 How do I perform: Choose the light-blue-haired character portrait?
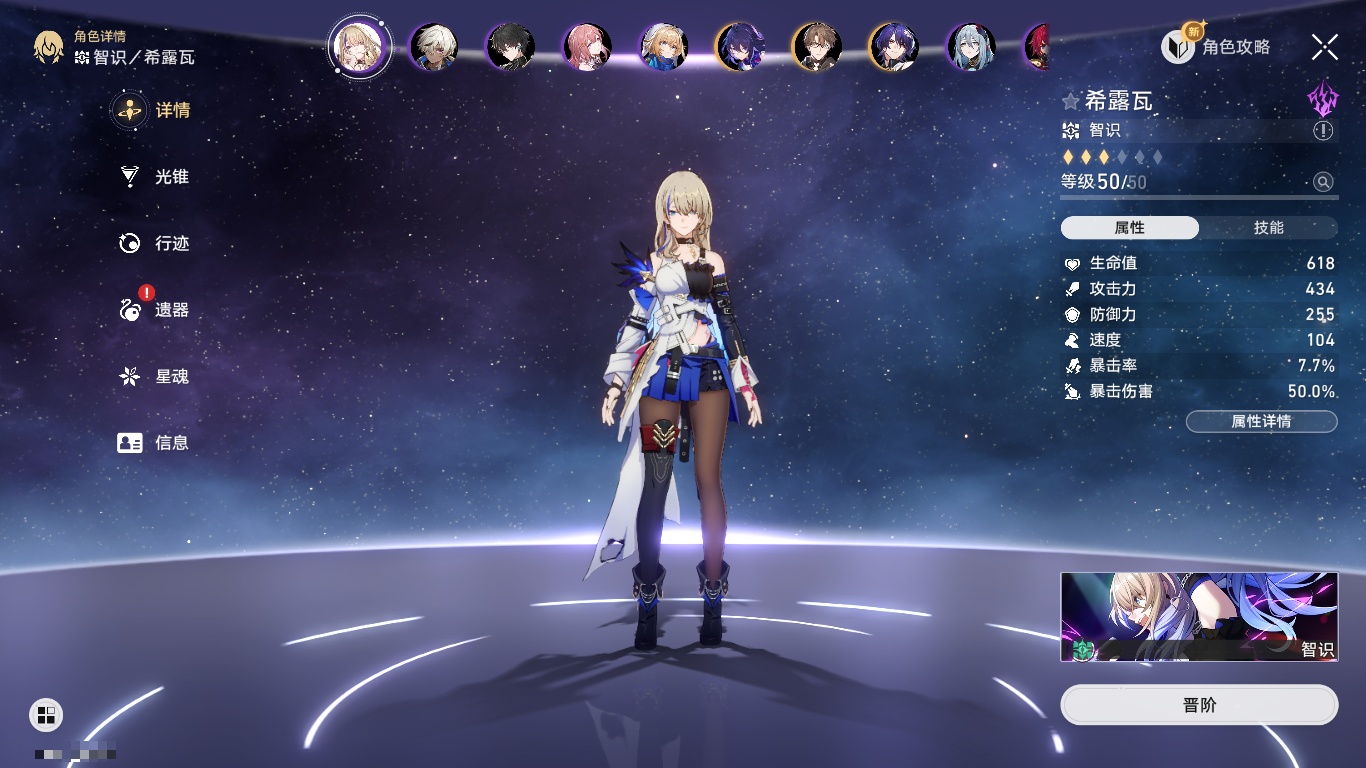(x=971, y=47)
